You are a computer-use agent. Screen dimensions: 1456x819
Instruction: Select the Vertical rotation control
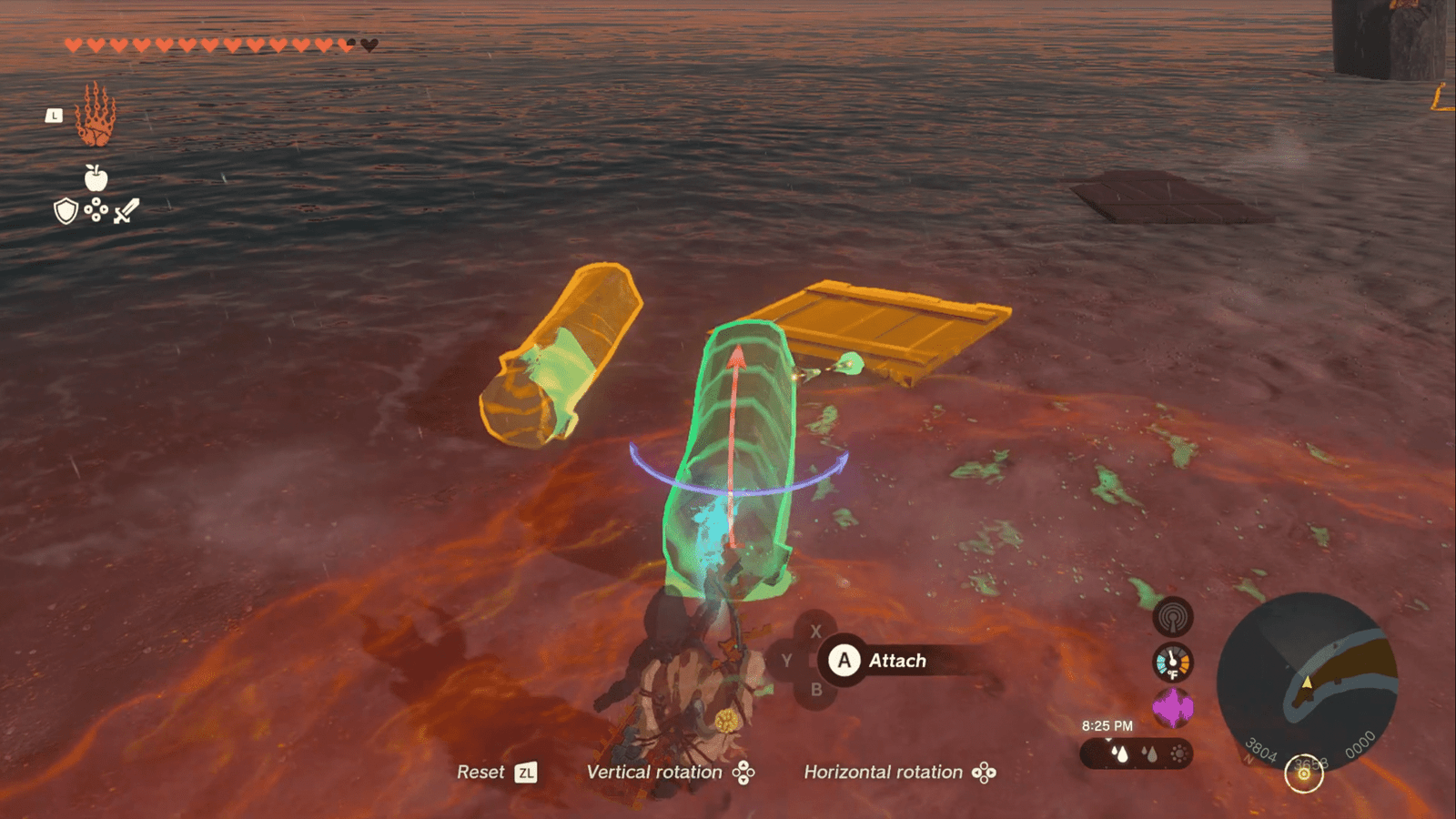[x=670, y=773]
